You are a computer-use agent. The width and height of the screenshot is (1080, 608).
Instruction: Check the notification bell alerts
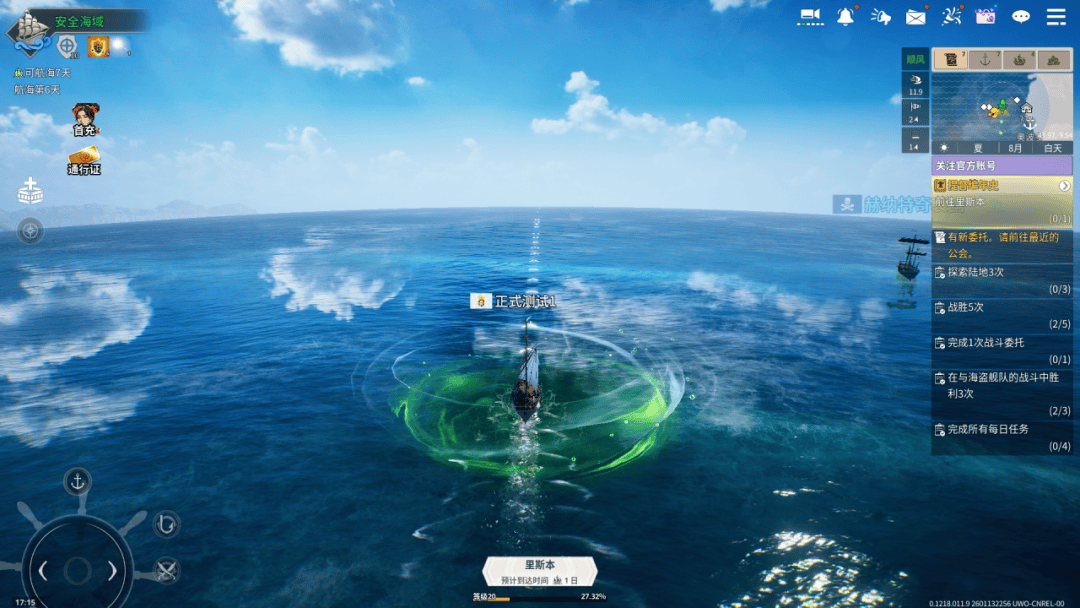(x=846, y=16)
